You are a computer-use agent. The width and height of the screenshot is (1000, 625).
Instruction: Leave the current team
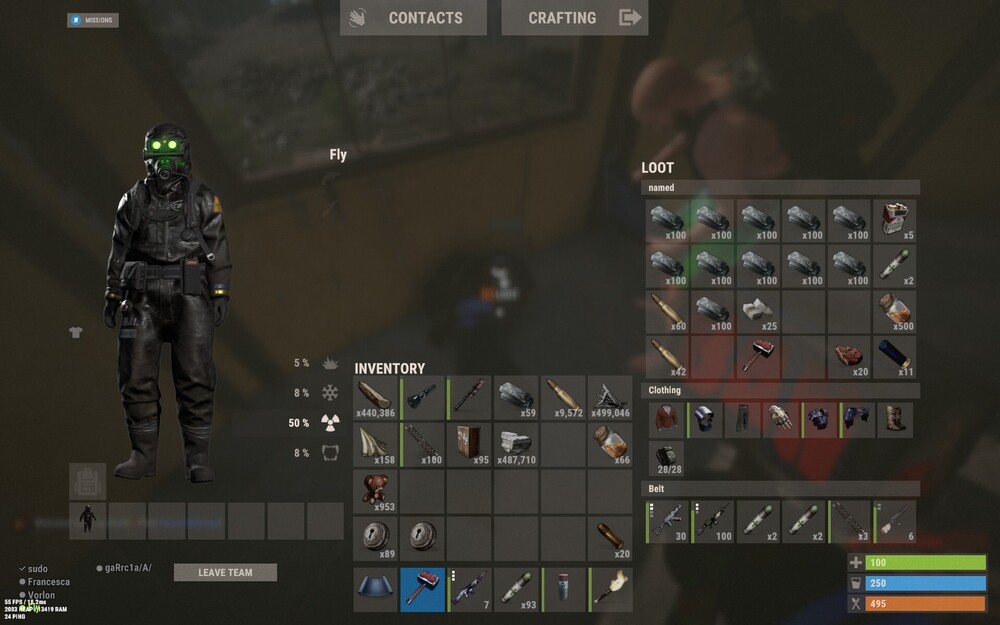(225, 573)
